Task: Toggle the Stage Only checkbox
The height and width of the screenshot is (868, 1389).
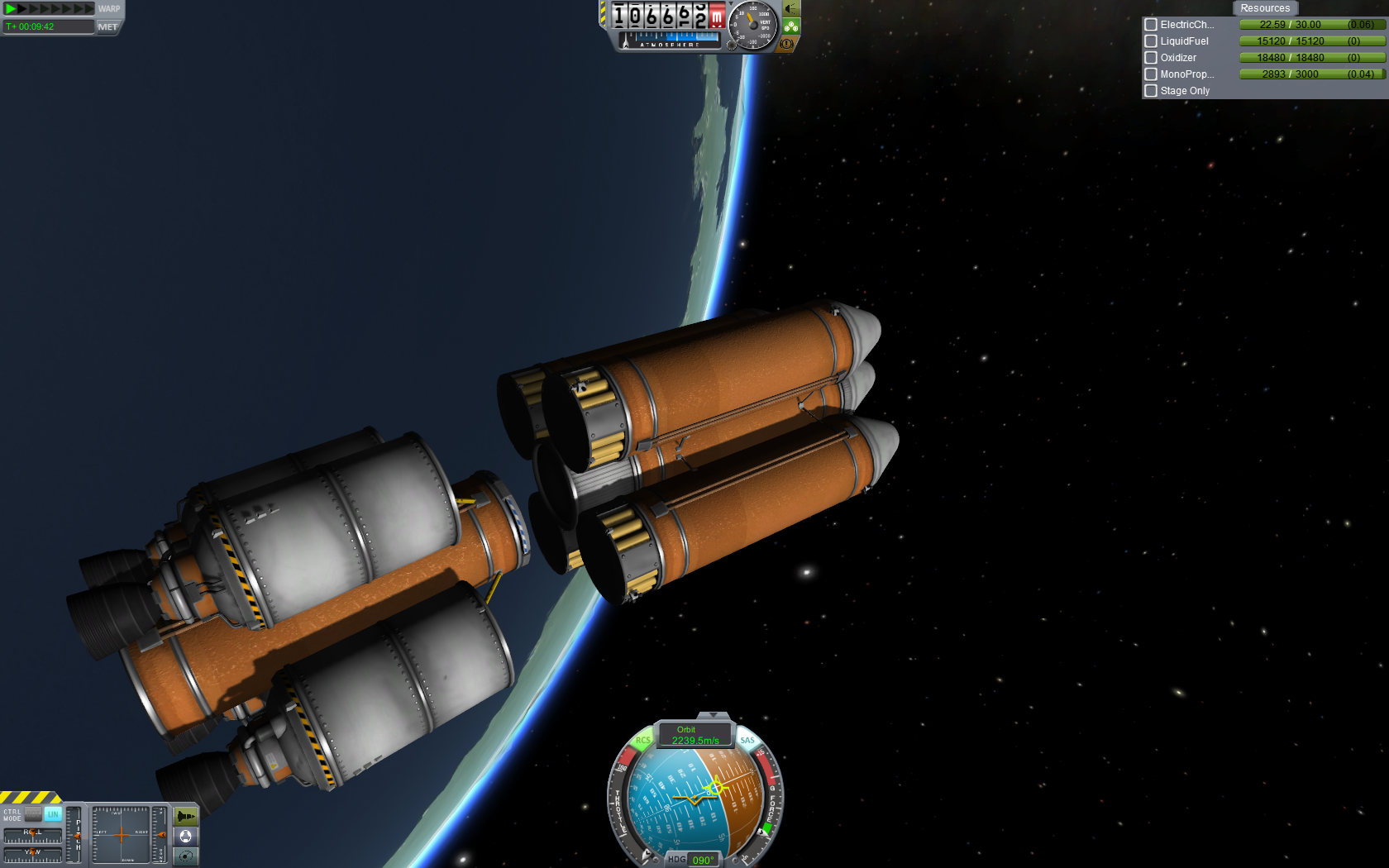Action: coord(1151,91)
